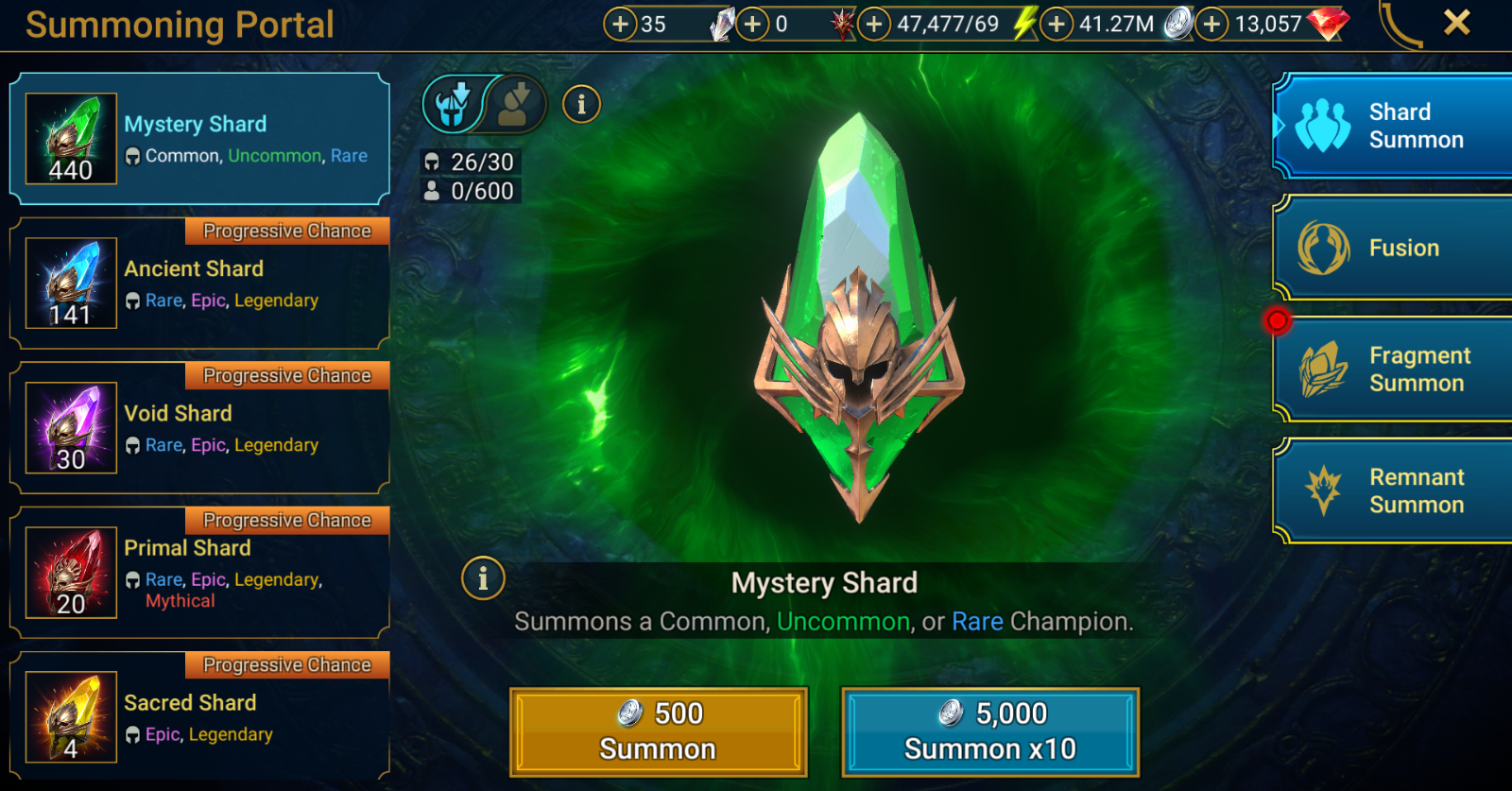Select the Ancient Shard entry
This screenshot has width=1512, height=791.
click(x=198, y=284)
